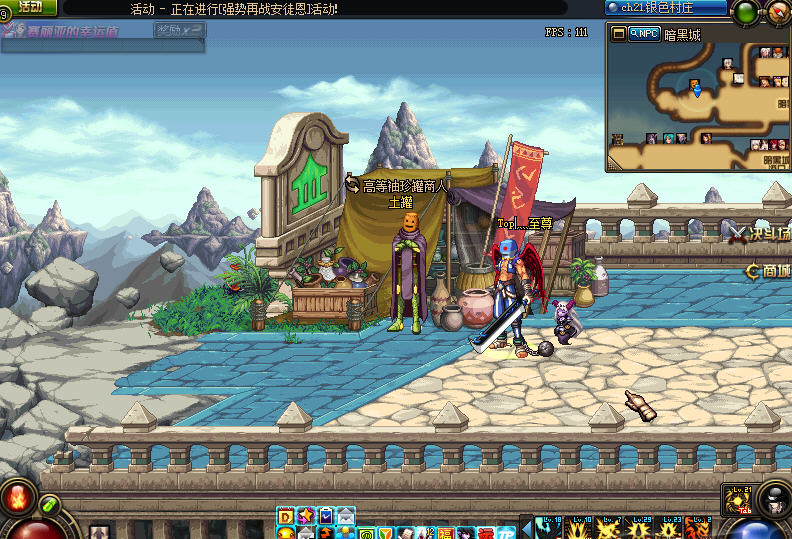Screen dimensions: 792x539
Task: Collapse the skill bar with arrow button
Action: [x=526, y=526]
